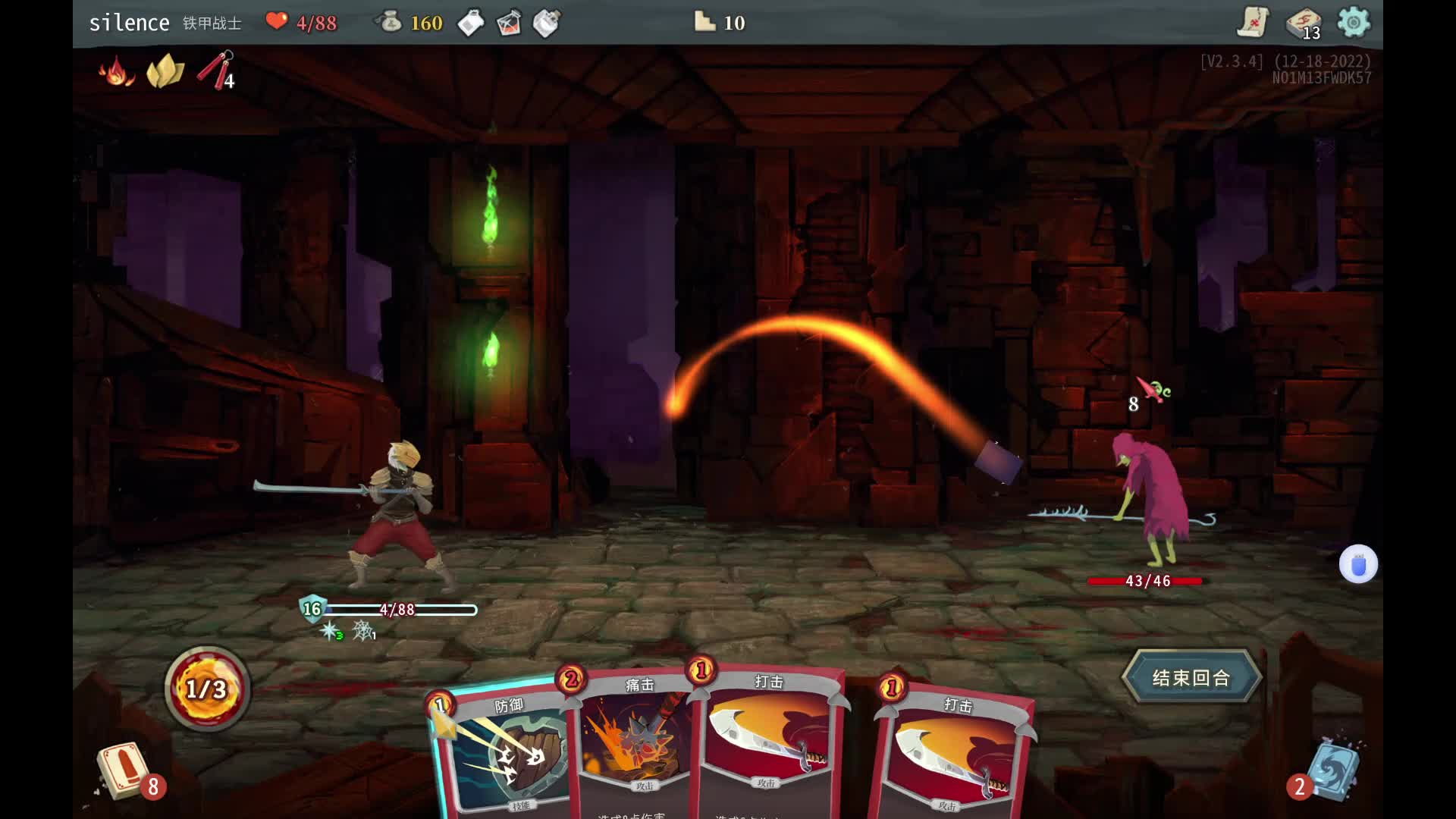1456x819 pixels.
Task: View the discard pile
Action: click(1332, 771)
